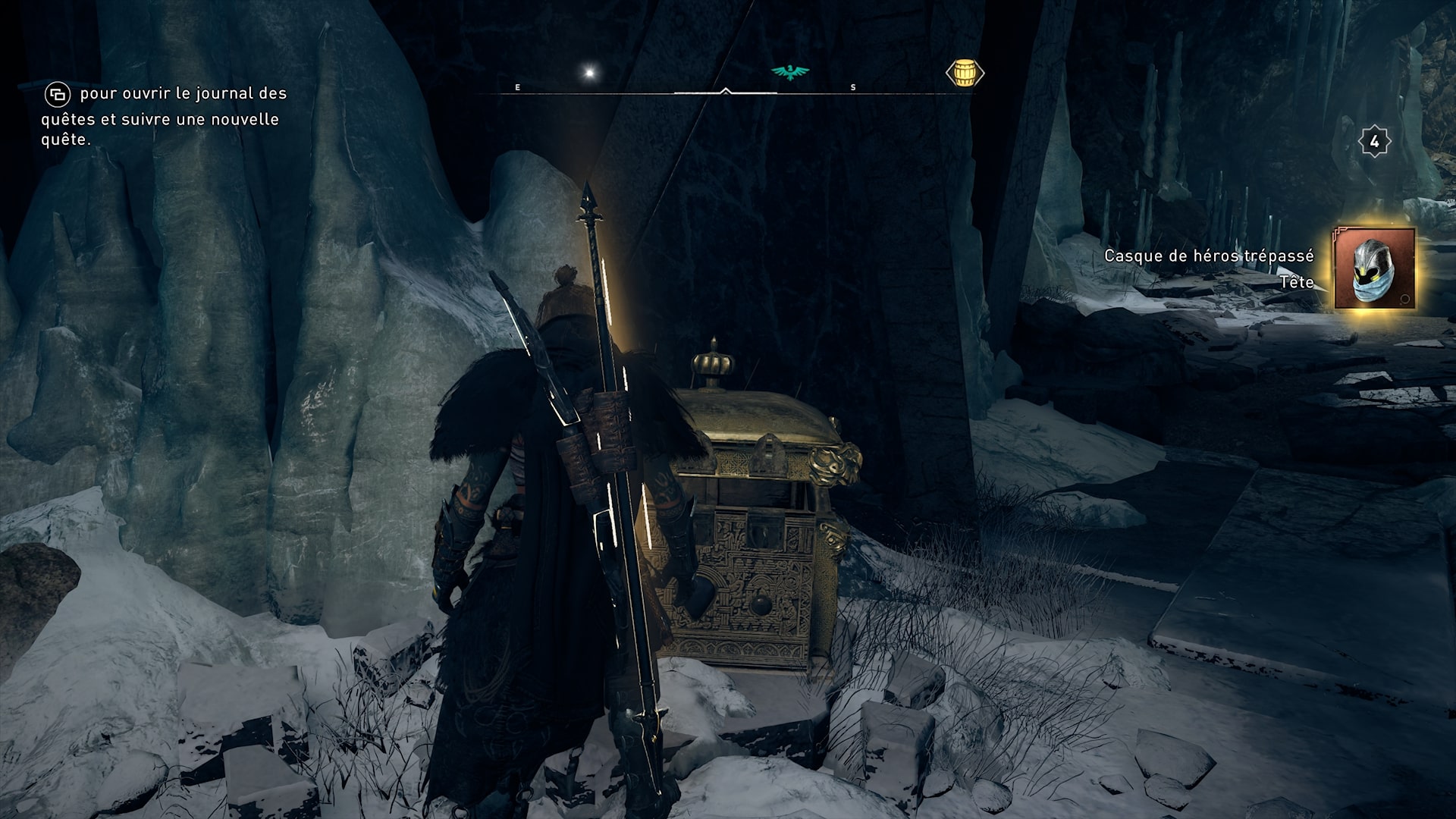Select the Casque de héros trépassé helmet thumbnail
1456x819 pixels.
tap(1375, 268)
